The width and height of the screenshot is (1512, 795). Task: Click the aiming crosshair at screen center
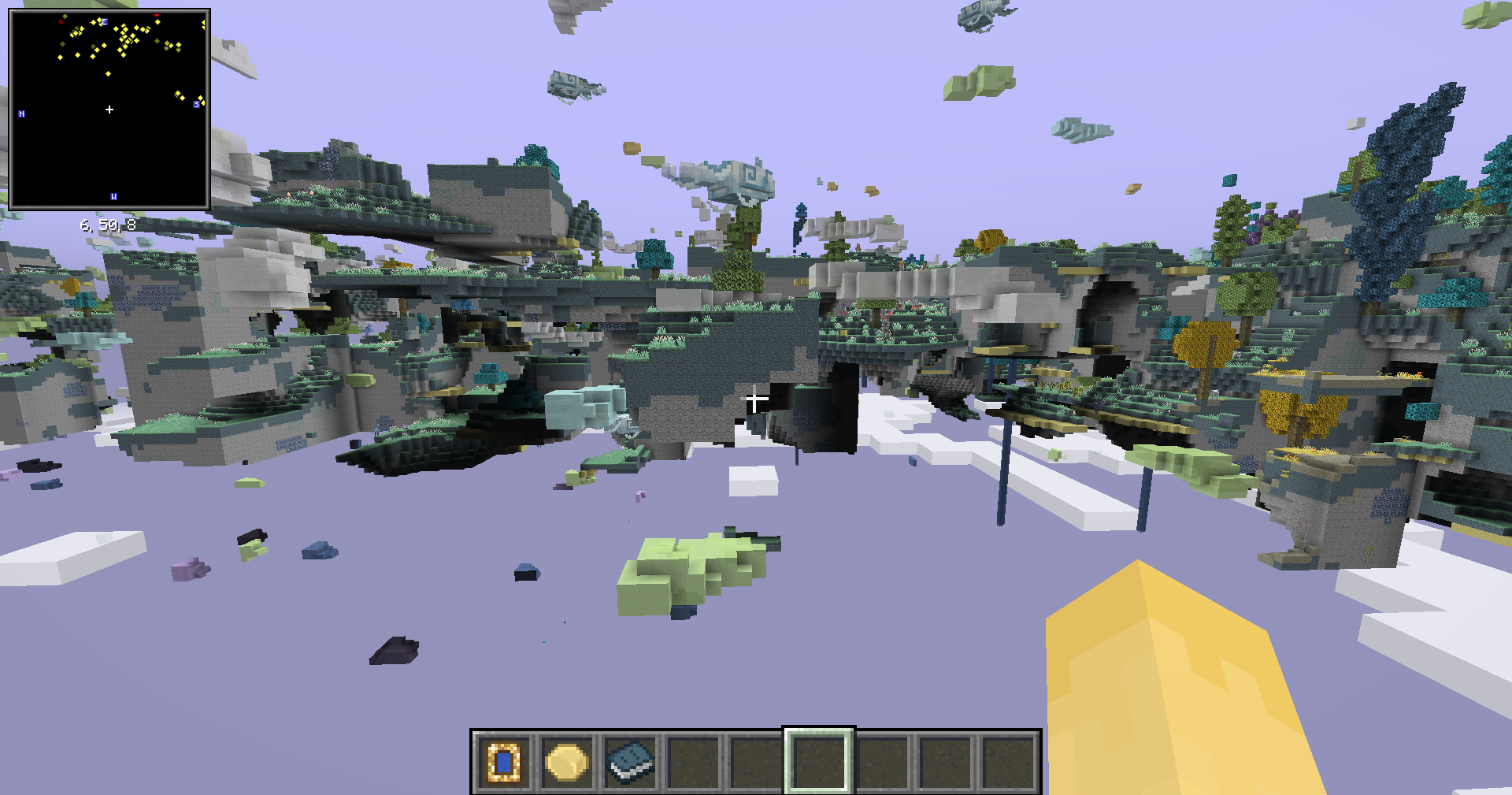click(756, 400)
